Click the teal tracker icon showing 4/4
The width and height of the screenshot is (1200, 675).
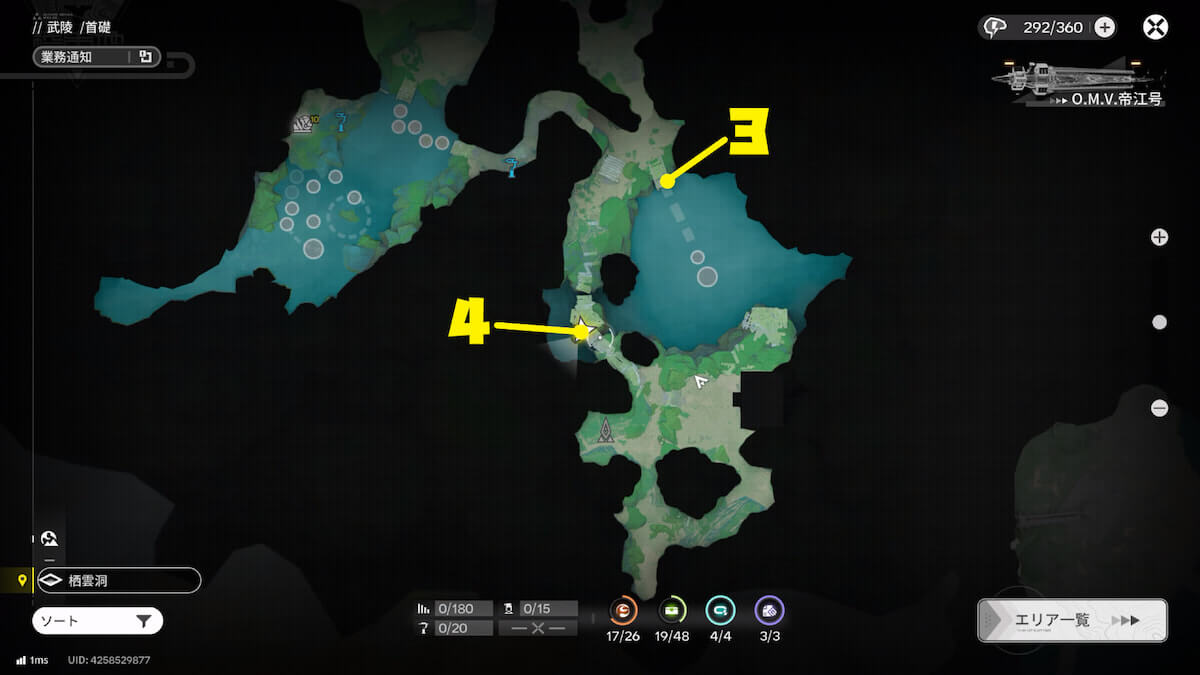[x=720, y=609]
